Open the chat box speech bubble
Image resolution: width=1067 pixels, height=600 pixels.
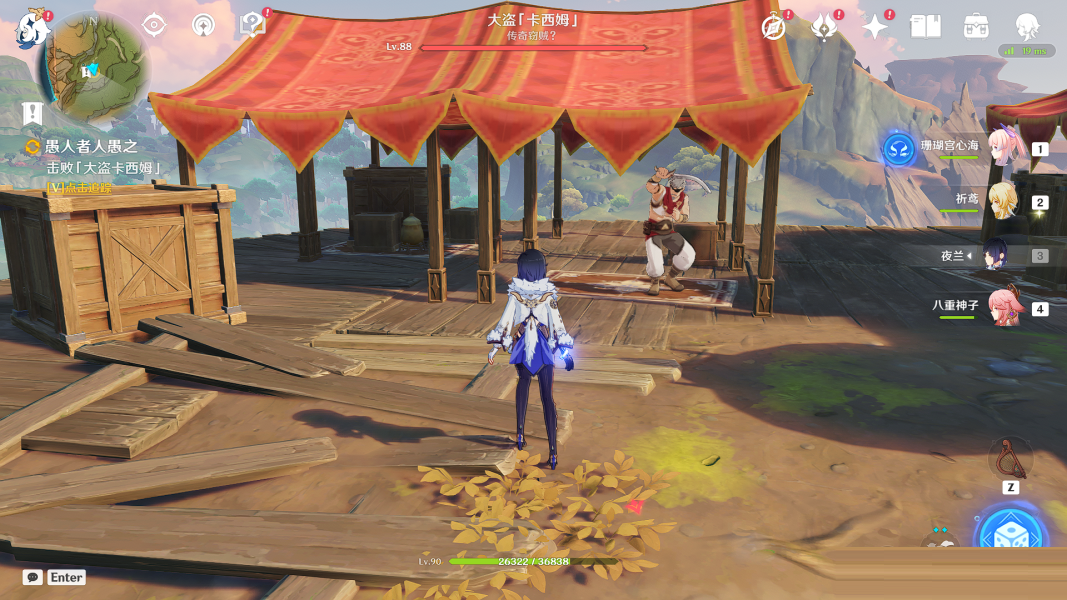(x=33, y=577)
